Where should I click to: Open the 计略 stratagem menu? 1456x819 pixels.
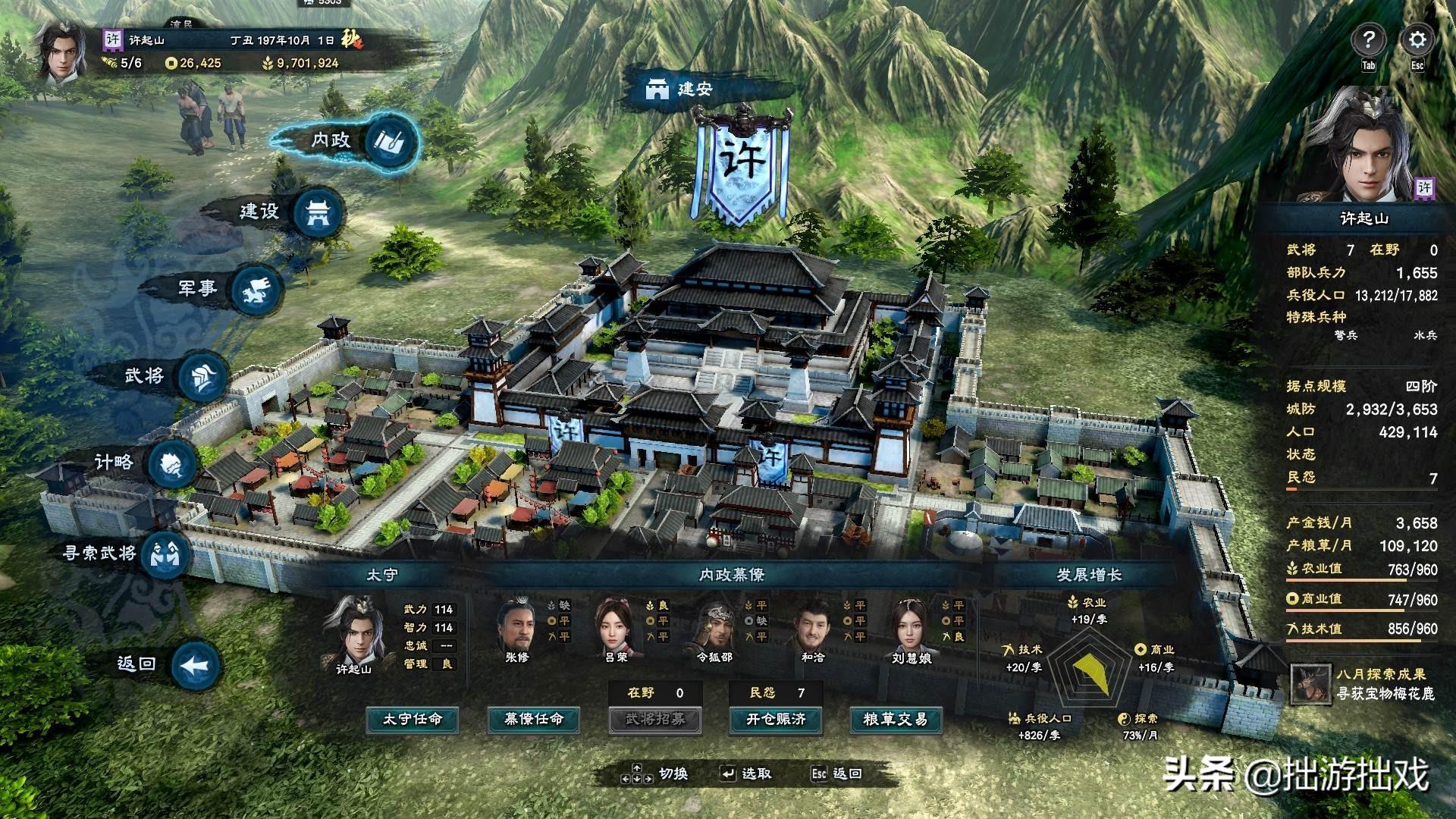click(171, 464)
